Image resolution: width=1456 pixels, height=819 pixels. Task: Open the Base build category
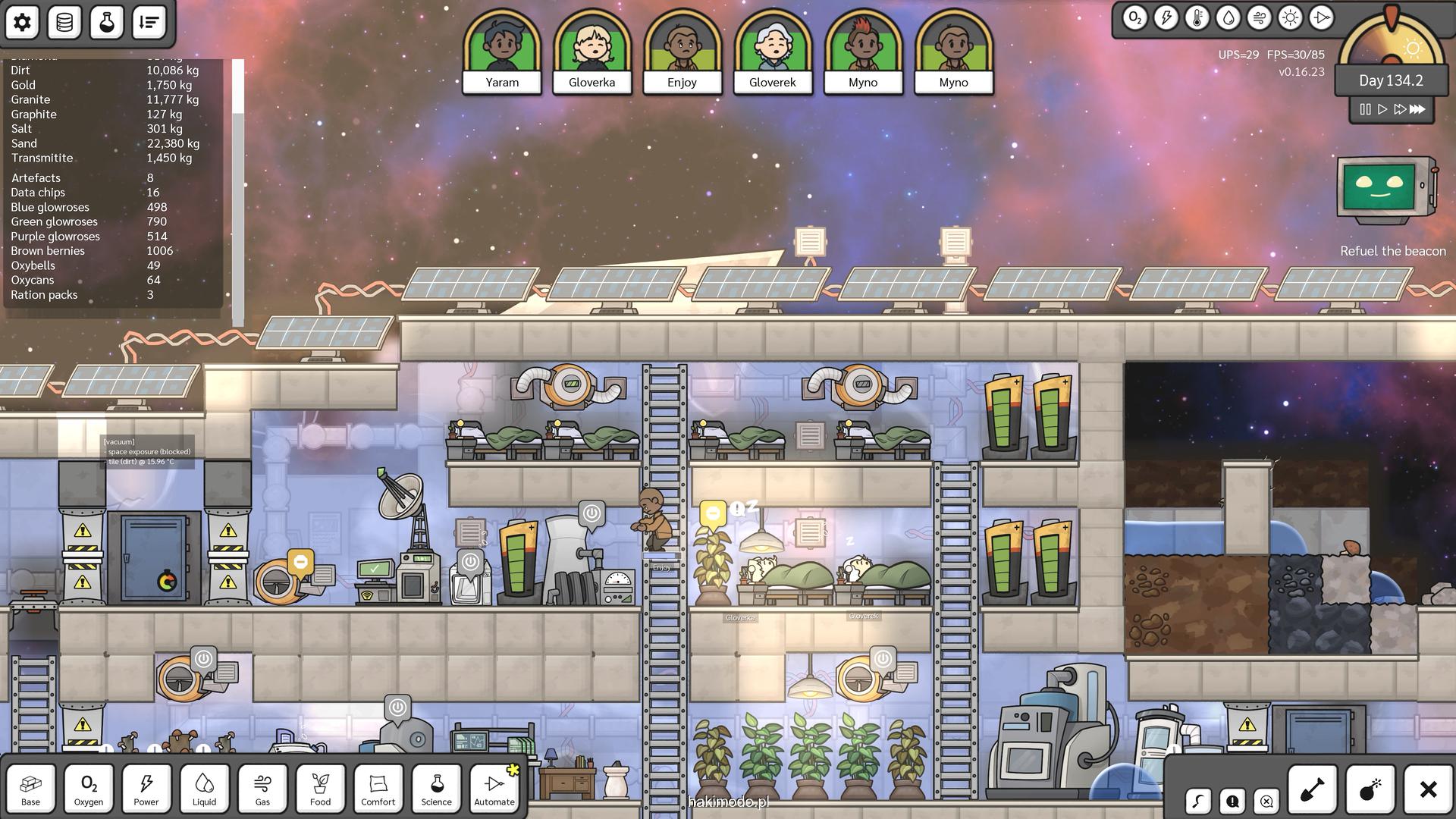[x=31, y=789]
